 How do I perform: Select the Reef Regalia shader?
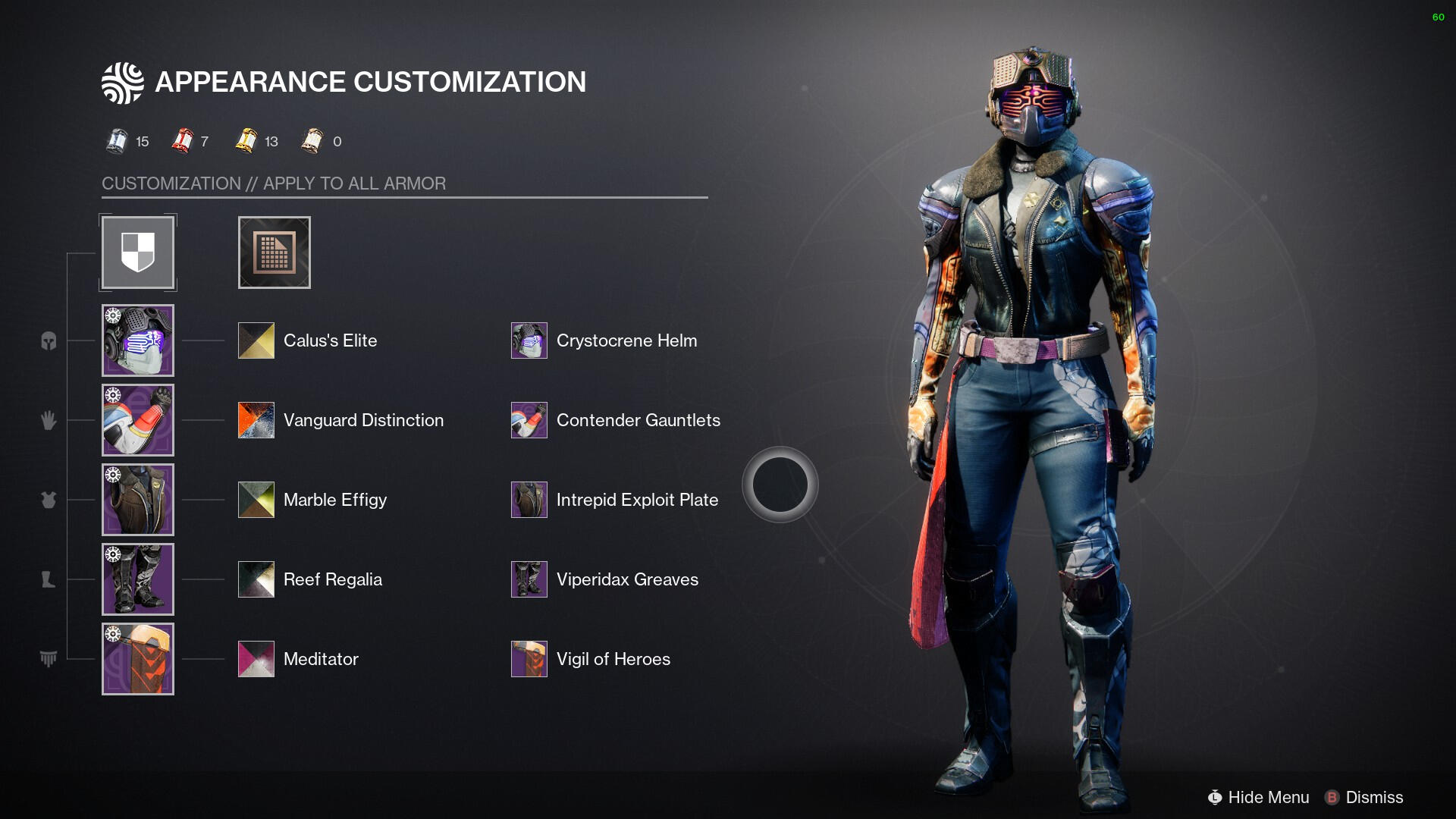(x=256, y=579)
